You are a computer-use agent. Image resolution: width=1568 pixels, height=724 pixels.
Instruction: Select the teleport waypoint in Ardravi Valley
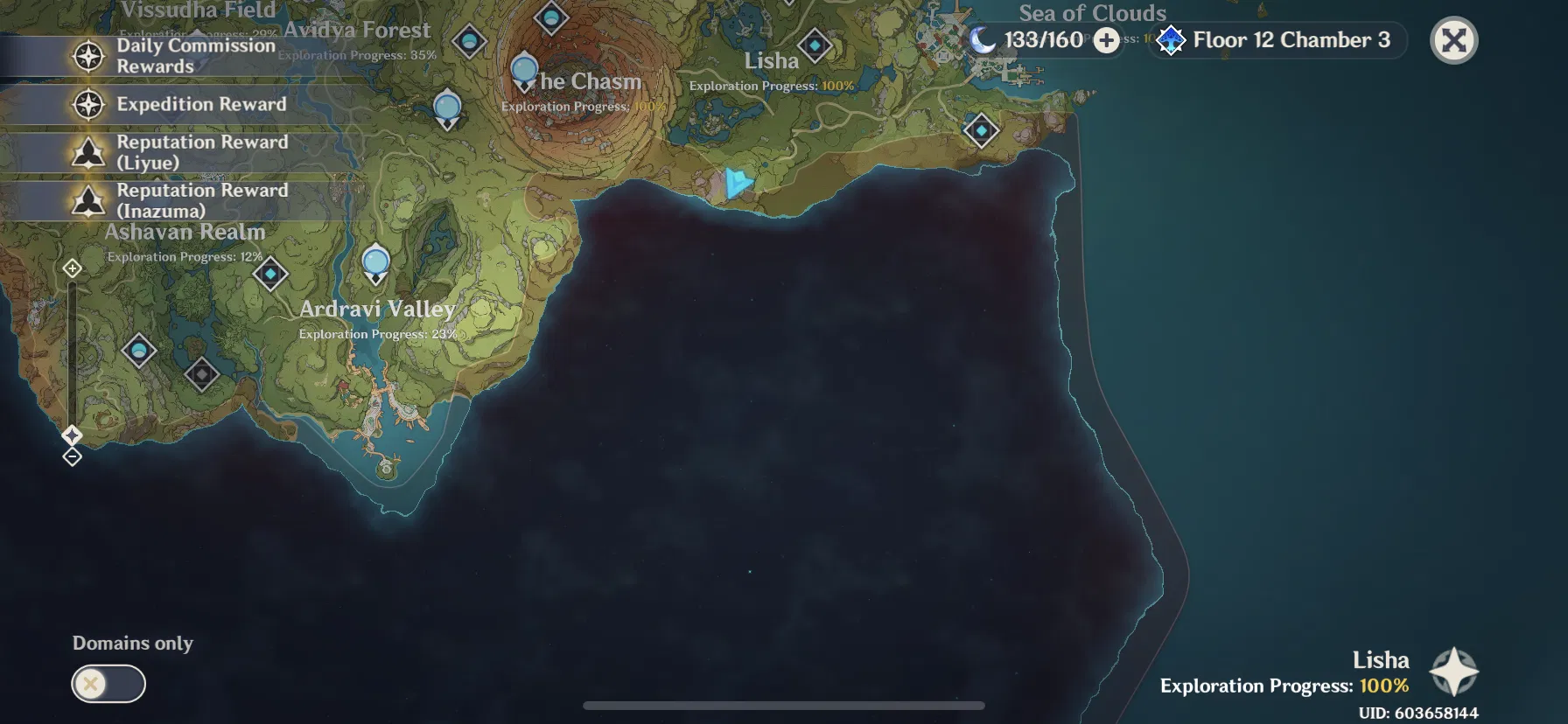click(x=376, y=259)
